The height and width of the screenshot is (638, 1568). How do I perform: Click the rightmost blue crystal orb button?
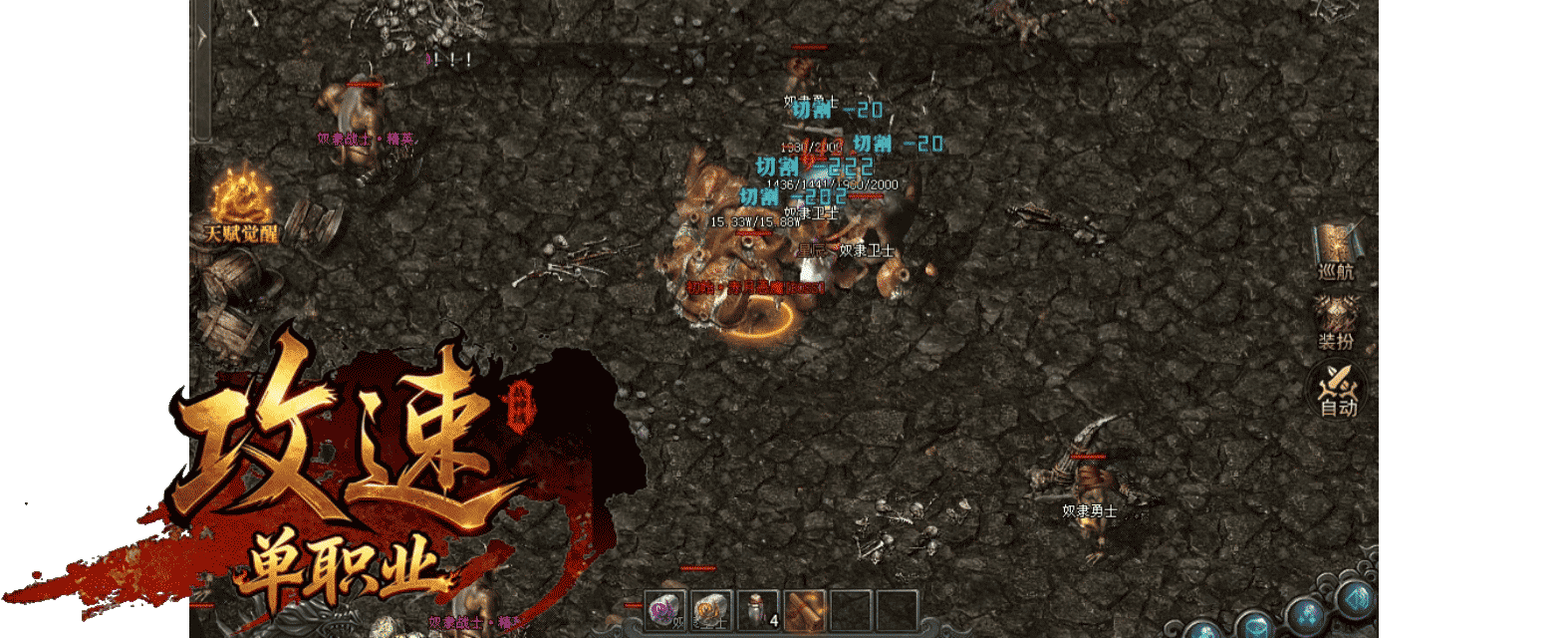[1356, 600]
